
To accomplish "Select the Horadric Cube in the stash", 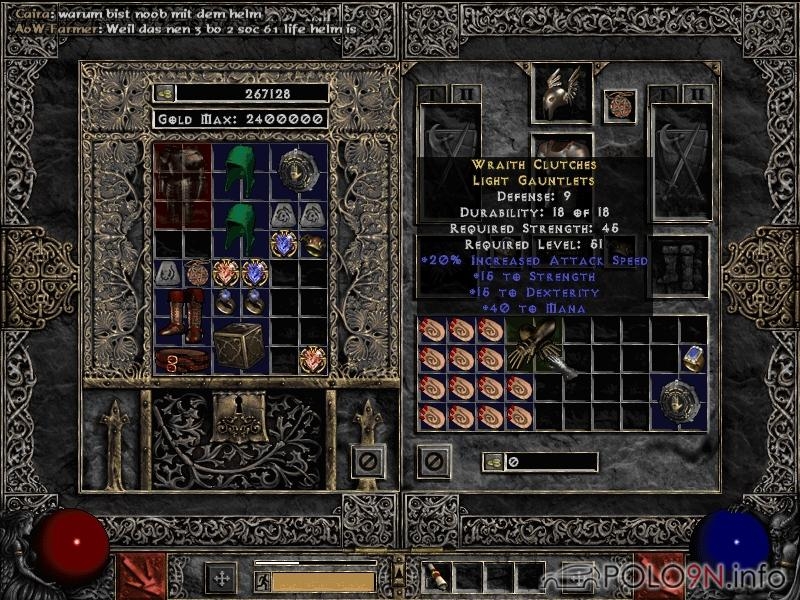I will 240,346.
